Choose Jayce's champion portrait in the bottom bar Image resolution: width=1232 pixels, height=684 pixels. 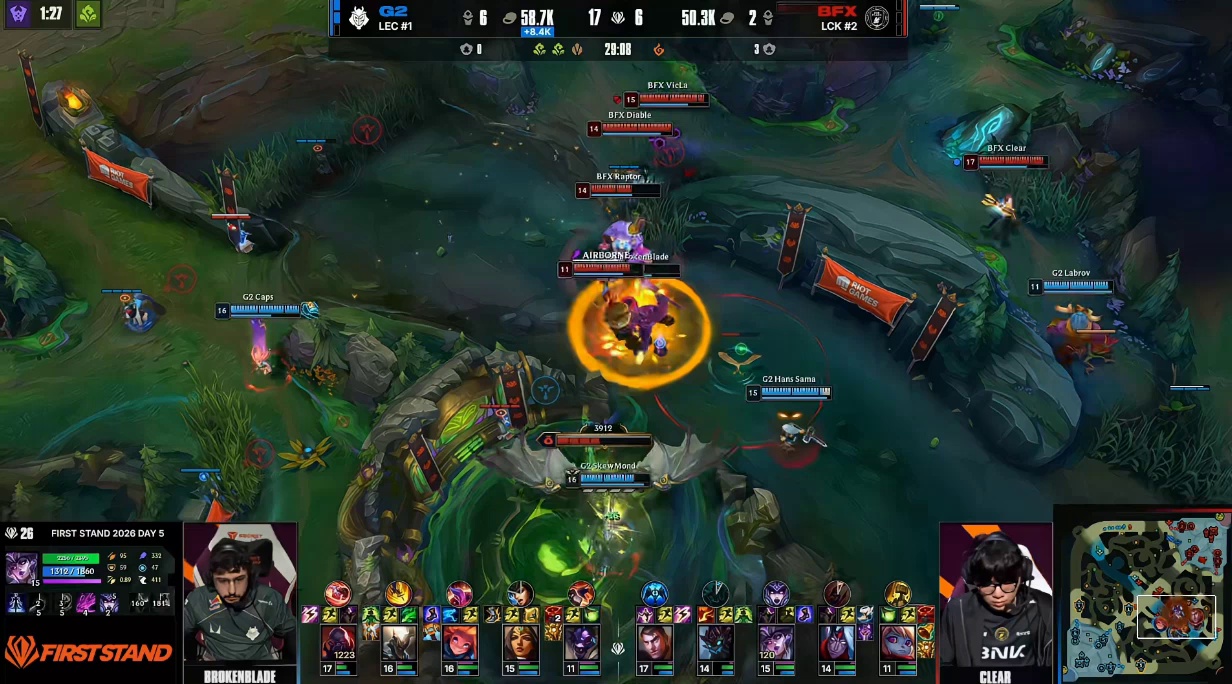click(655, 643)
